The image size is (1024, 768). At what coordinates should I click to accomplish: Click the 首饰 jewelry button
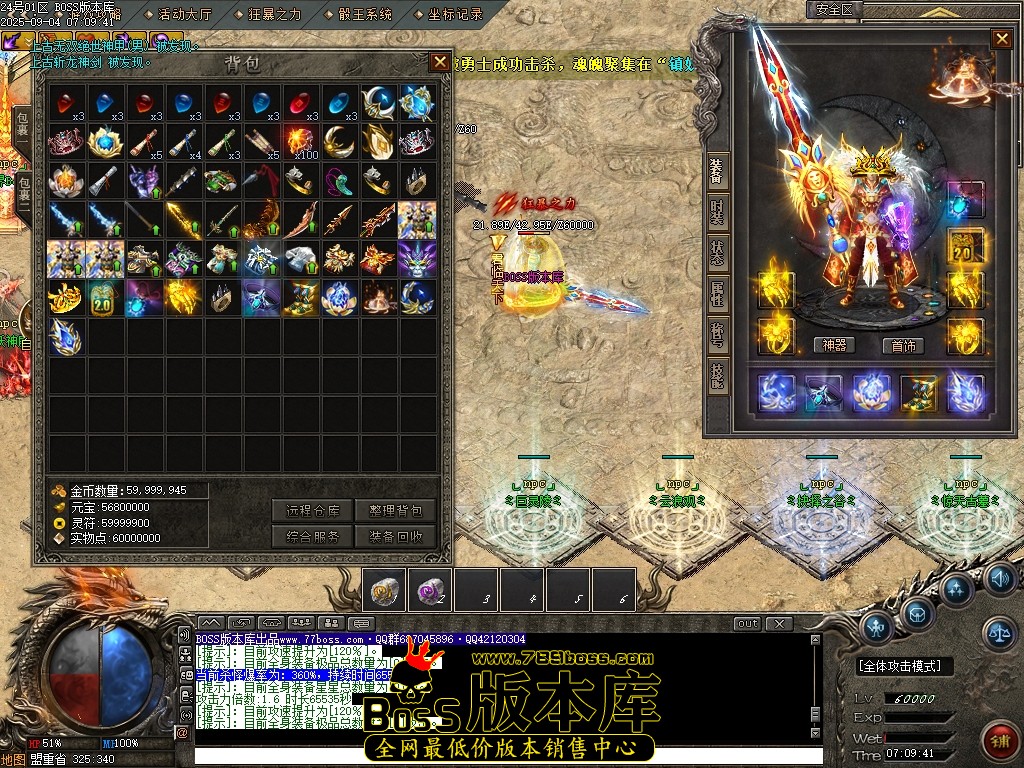tap(902, 345)
